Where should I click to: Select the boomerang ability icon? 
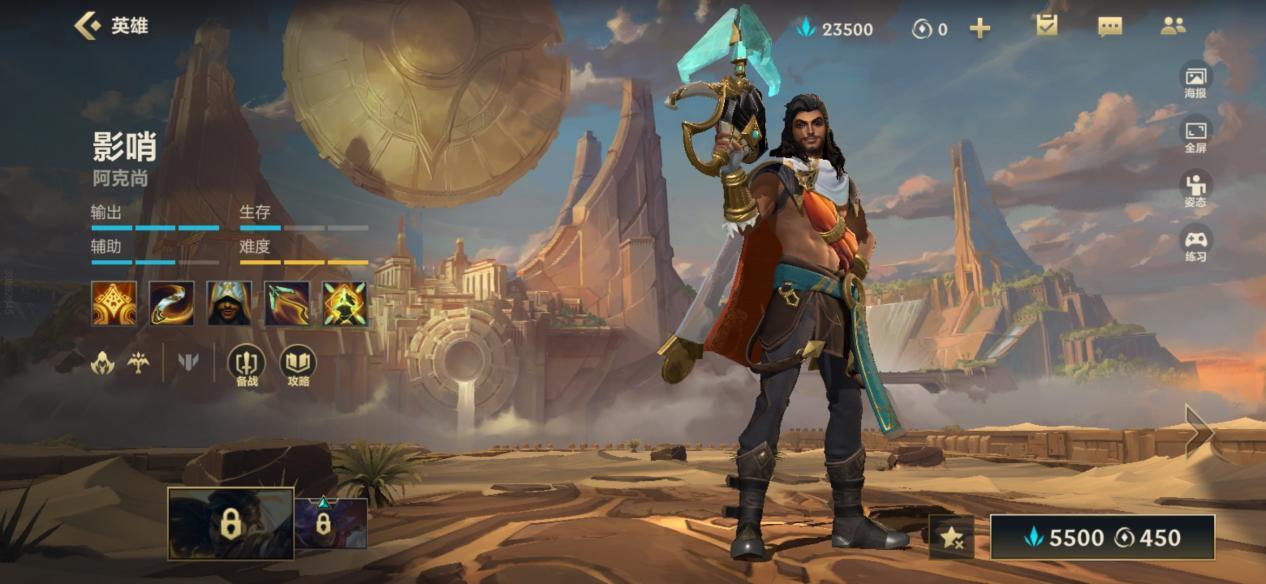[172, 303]
